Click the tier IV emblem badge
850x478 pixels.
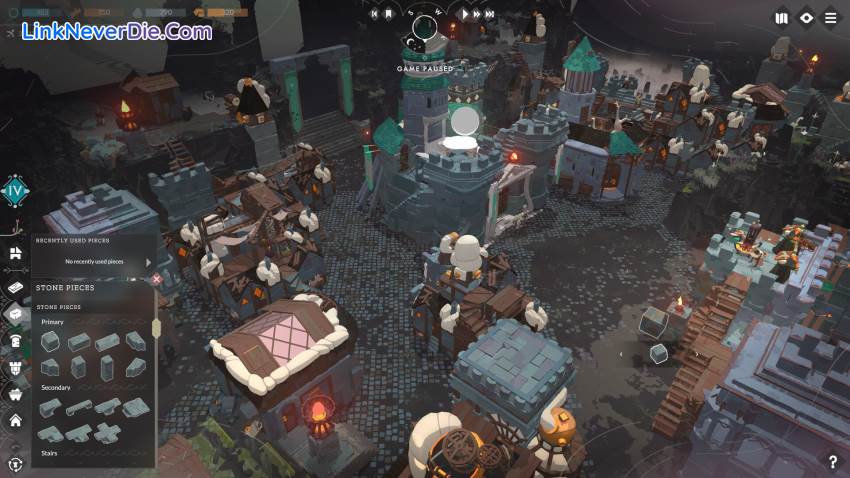pyautogui.click(x=16, y=190)
